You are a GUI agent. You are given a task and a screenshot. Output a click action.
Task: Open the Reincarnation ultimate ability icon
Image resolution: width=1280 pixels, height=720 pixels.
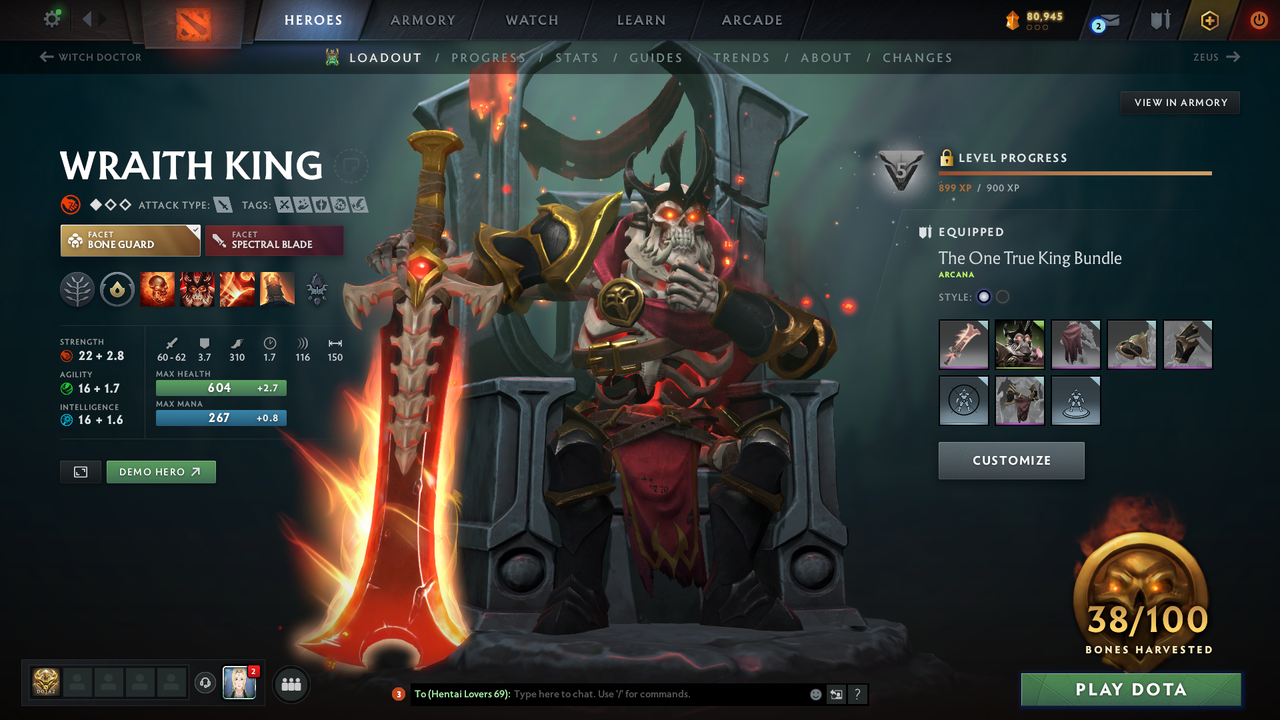pyautogui.click(x=277, y=289)
